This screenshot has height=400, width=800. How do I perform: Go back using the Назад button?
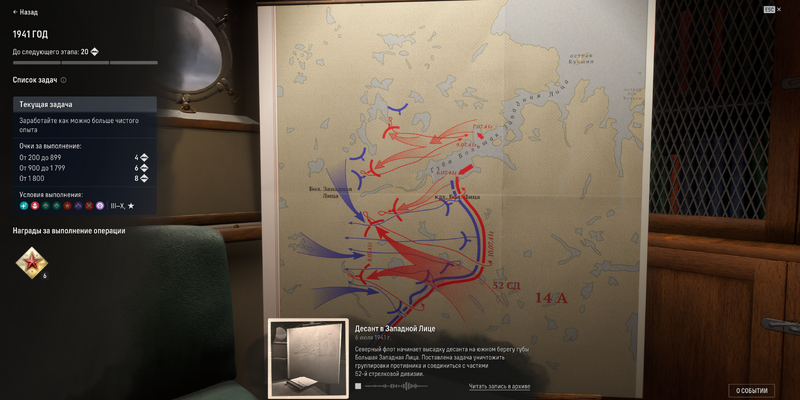coord(25,12)
